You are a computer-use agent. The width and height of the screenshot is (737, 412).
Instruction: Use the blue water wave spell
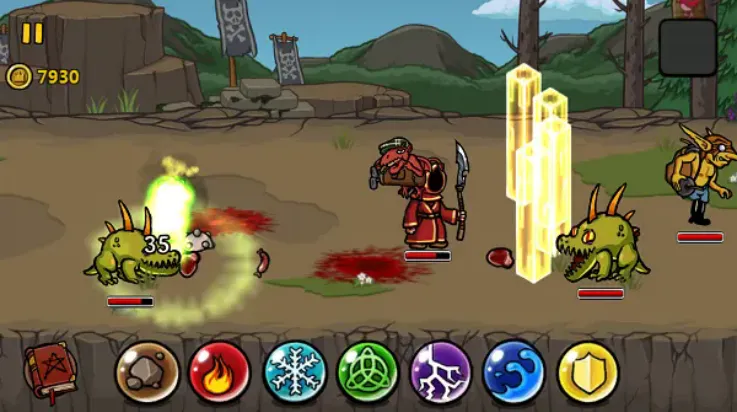(513, 372)
